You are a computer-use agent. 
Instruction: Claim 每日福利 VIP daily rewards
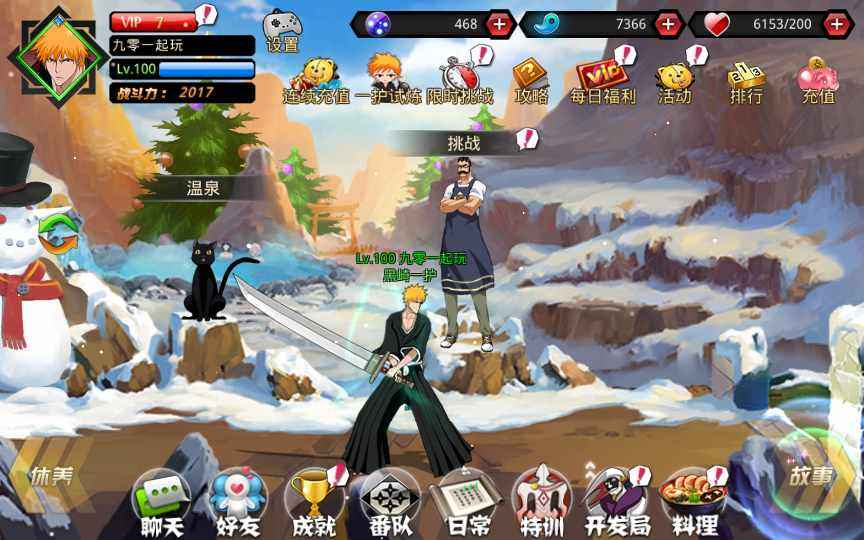coord(602,80)
